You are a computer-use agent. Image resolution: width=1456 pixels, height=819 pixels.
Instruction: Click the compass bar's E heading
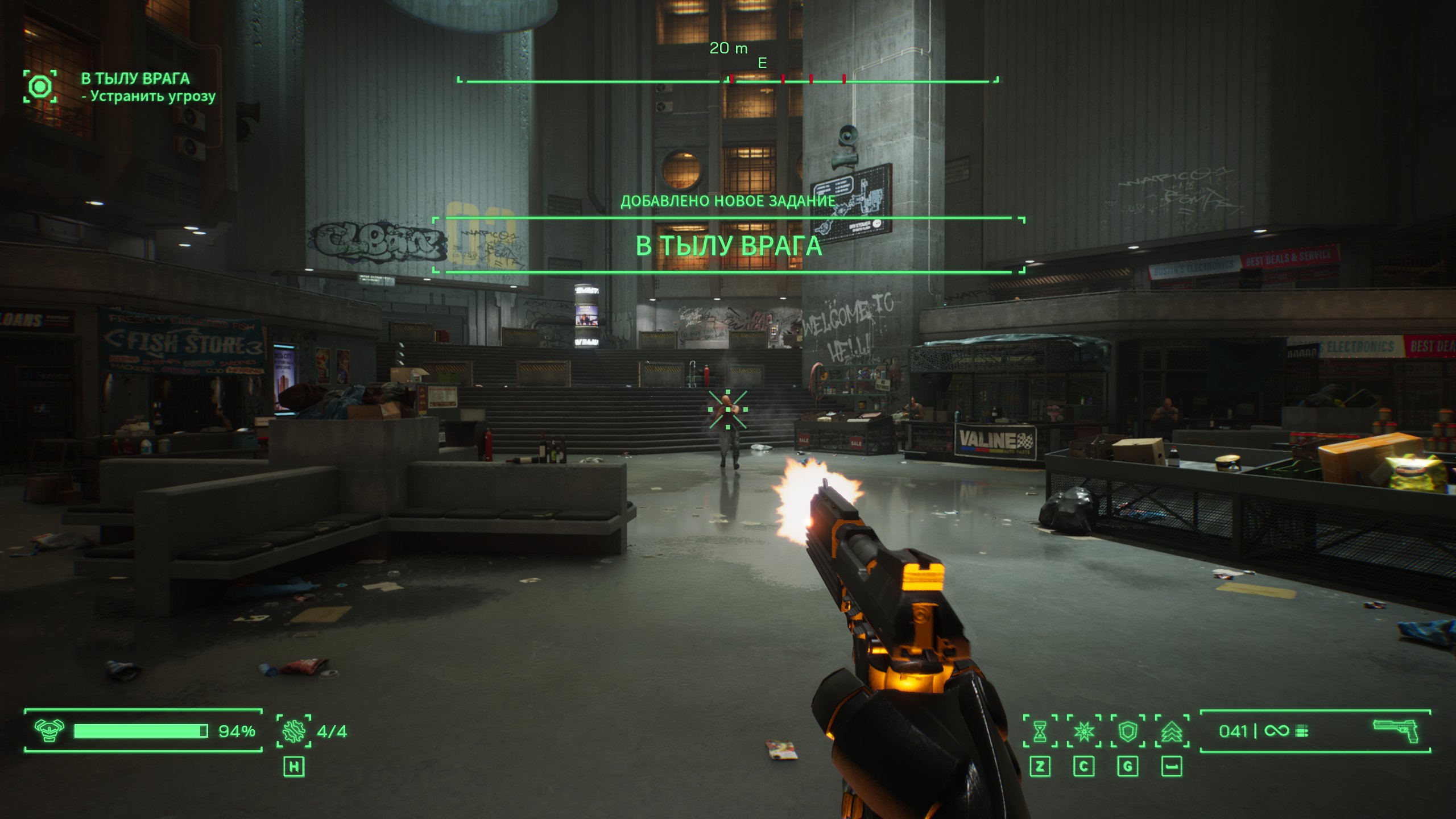(x=762, y=63)
